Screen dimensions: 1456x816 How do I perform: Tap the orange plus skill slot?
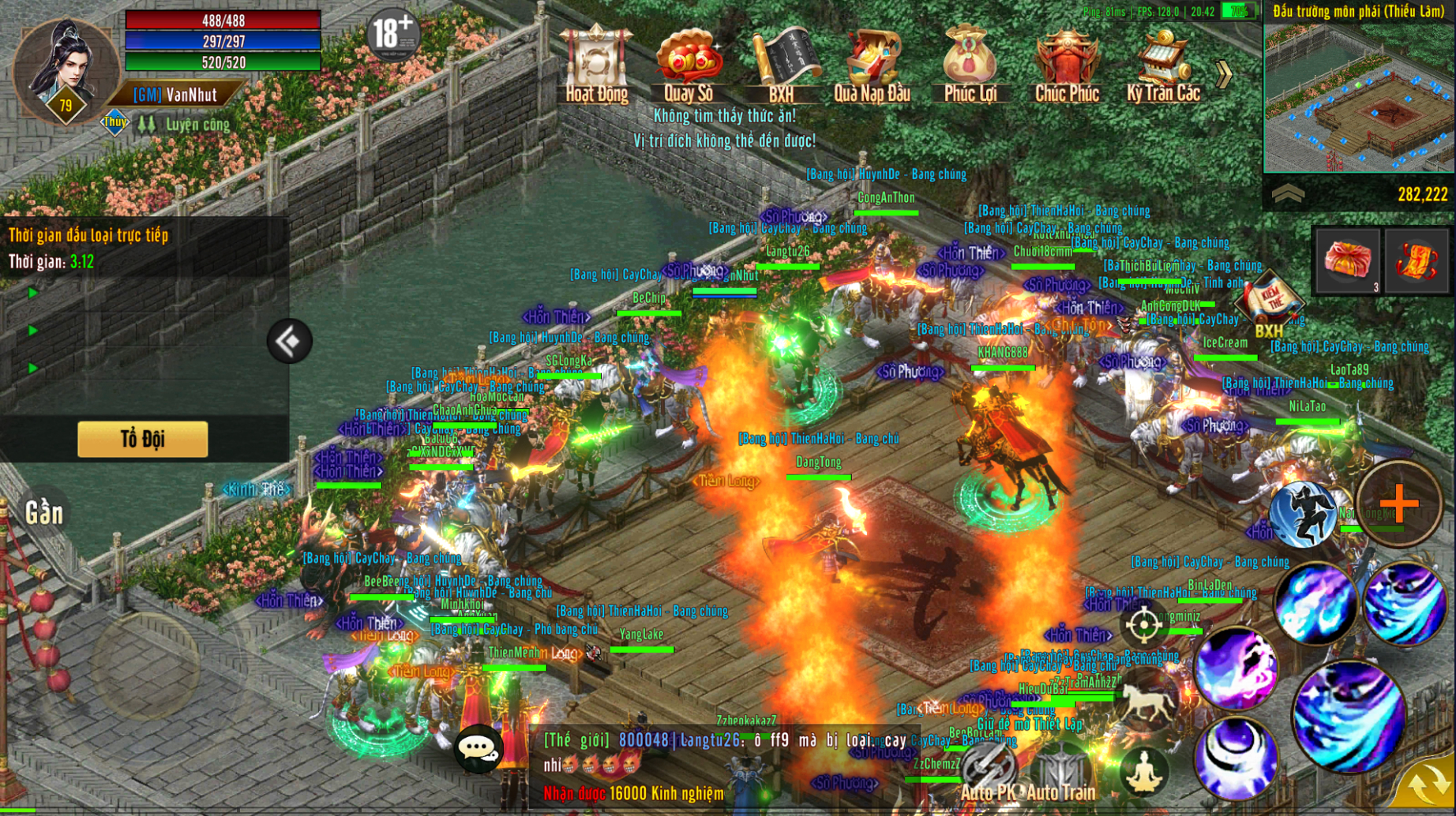click(x=1399, y=503)
